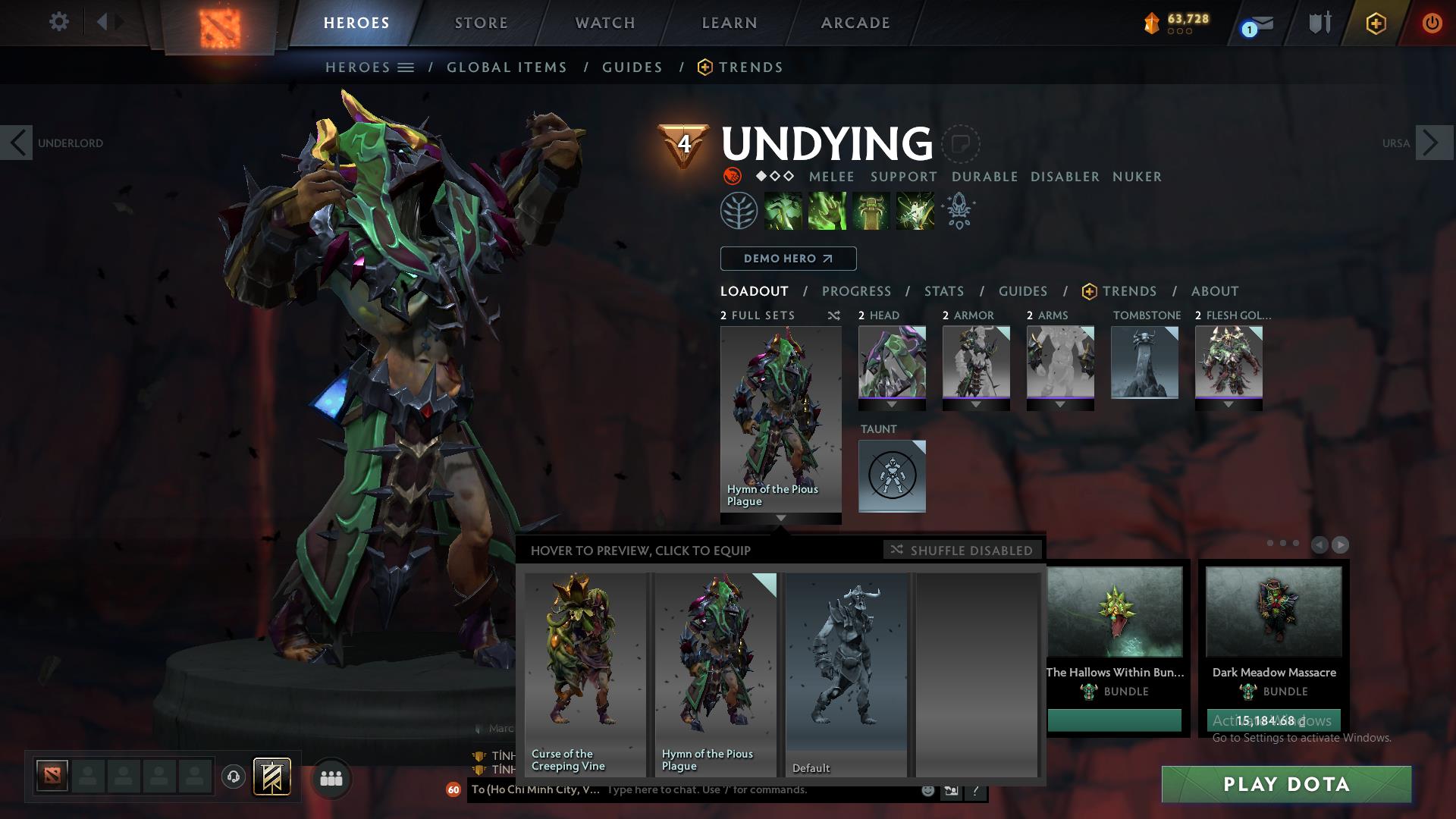
Task: Open the Dota Plus gold hexagon icon
Action: (x=1376, y=23)
